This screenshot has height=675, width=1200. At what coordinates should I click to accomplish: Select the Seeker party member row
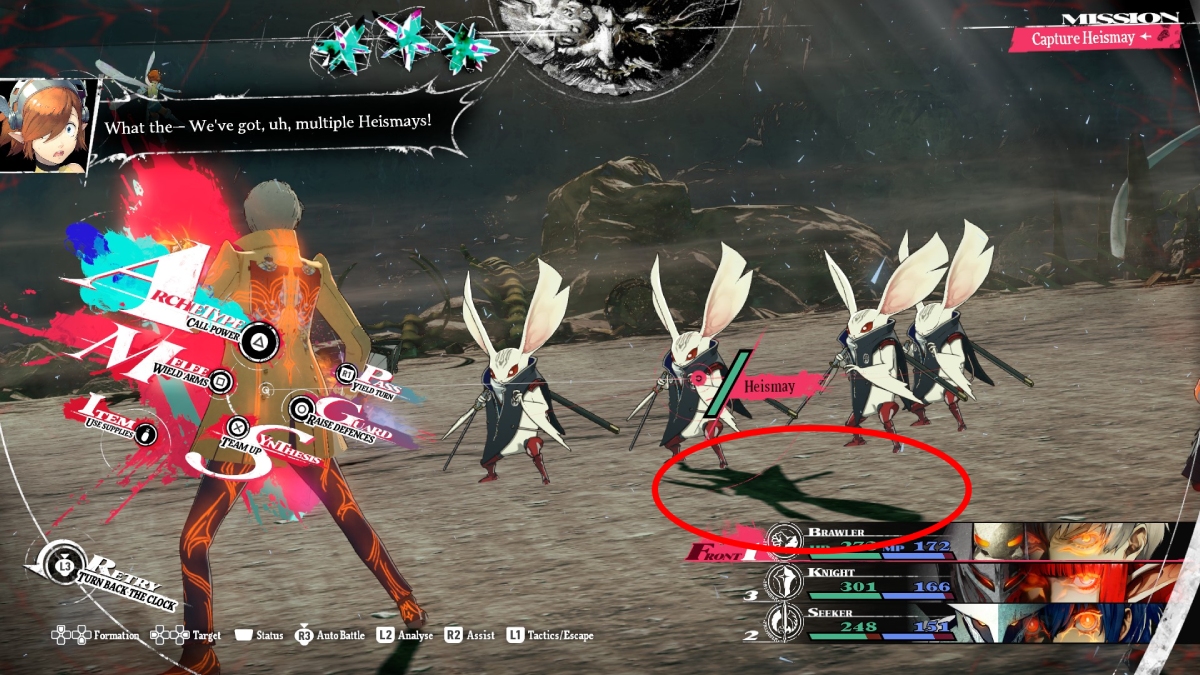[960, 624]
